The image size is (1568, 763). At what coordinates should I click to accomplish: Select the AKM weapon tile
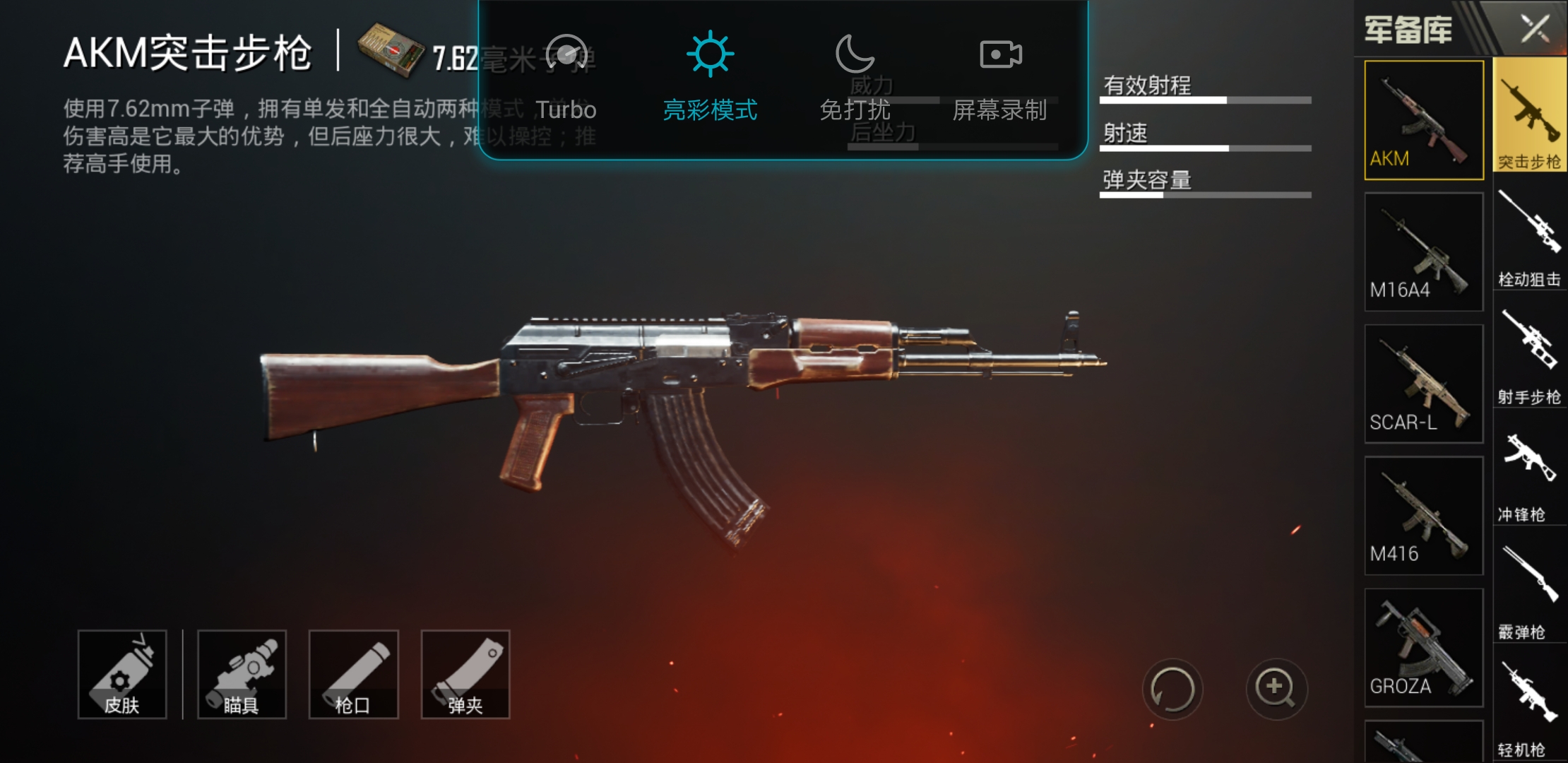tap(1423, 120)
